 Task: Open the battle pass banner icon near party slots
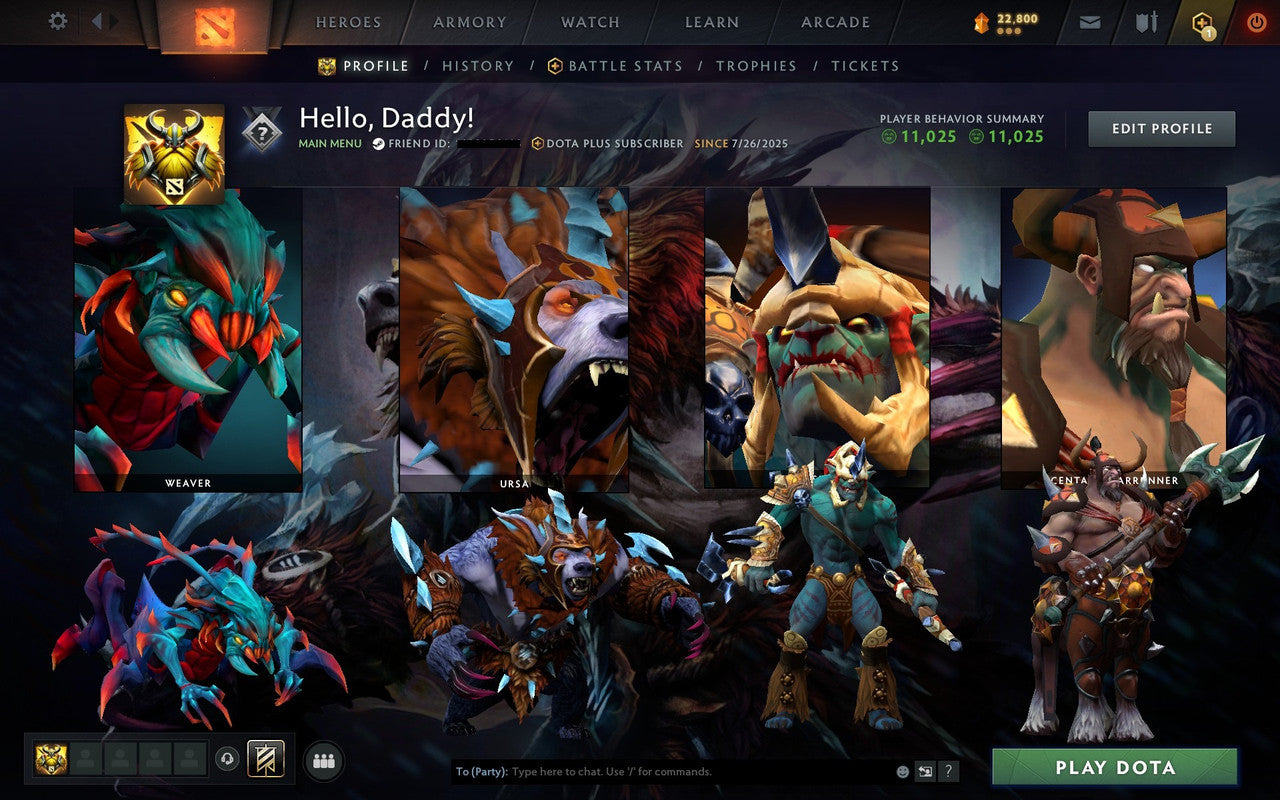(x=266, y=759)
